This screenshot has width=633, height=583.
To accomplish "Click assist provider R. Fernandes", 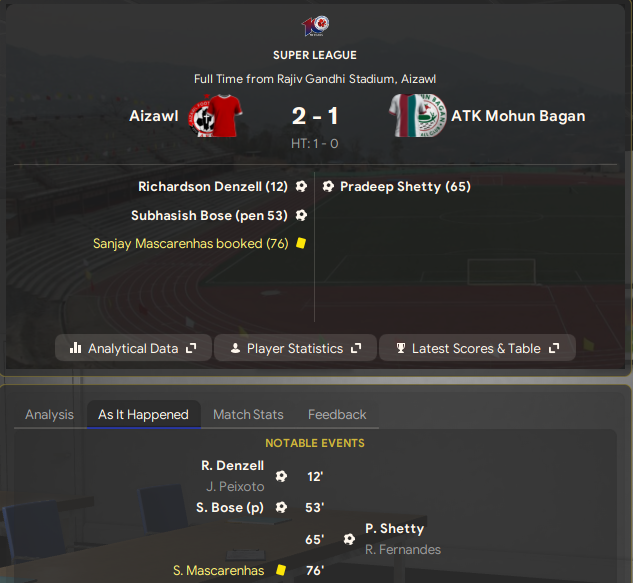I will [x=403, y=549].
